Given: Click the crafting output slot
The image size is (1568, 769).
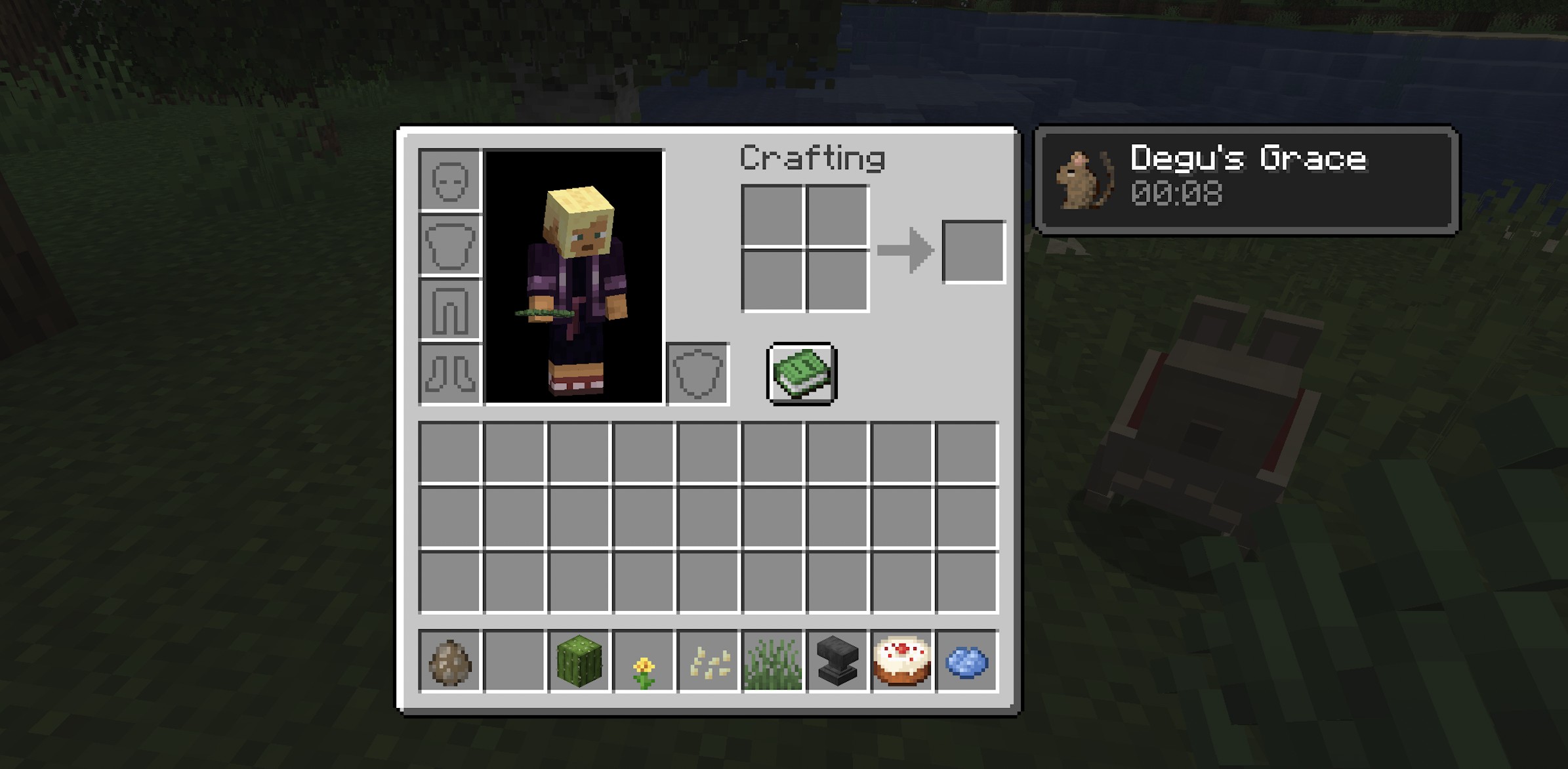Looking at the screenshot, I should pos(974,252).
